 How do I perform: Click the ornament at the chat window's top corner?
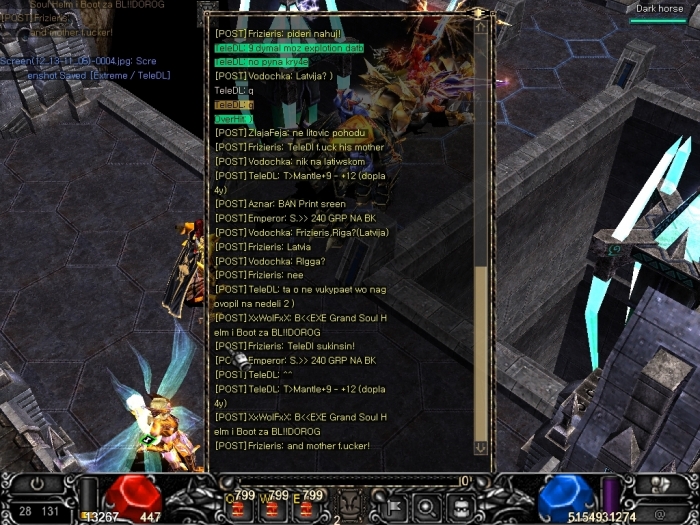pyautogui.click(x=480, y=12)
